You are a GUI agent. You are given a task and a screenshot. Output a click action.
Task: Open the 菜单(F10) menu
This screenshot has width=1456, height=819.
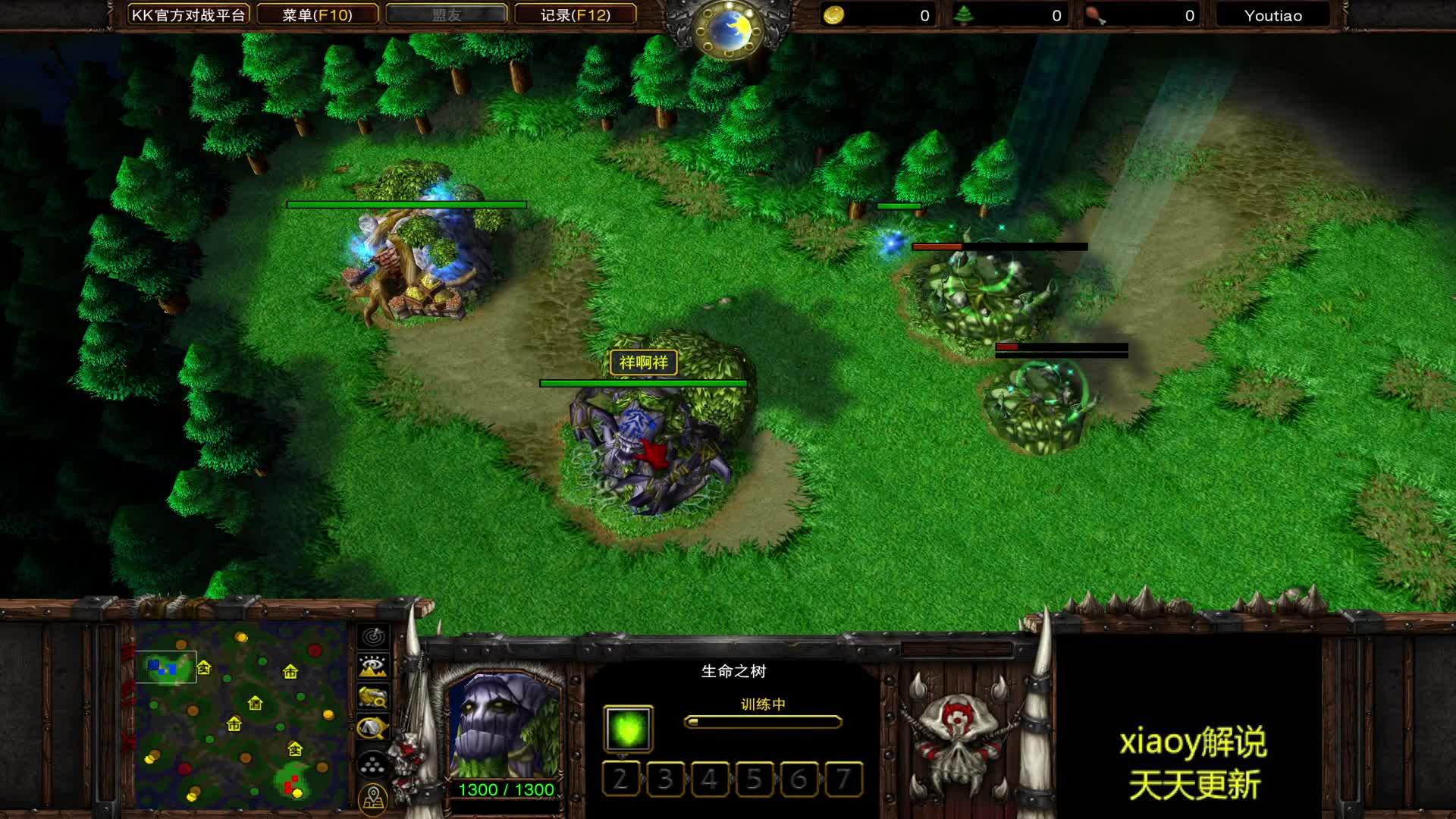[x=315, y=15]
